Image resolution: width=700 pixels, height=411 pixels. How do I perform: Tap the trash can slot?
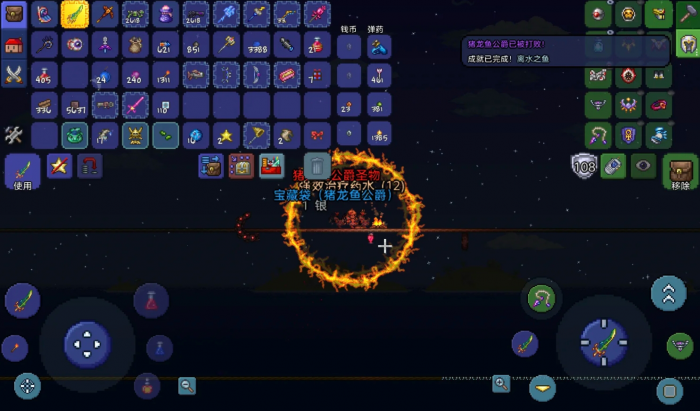click(x=317, y=166)
